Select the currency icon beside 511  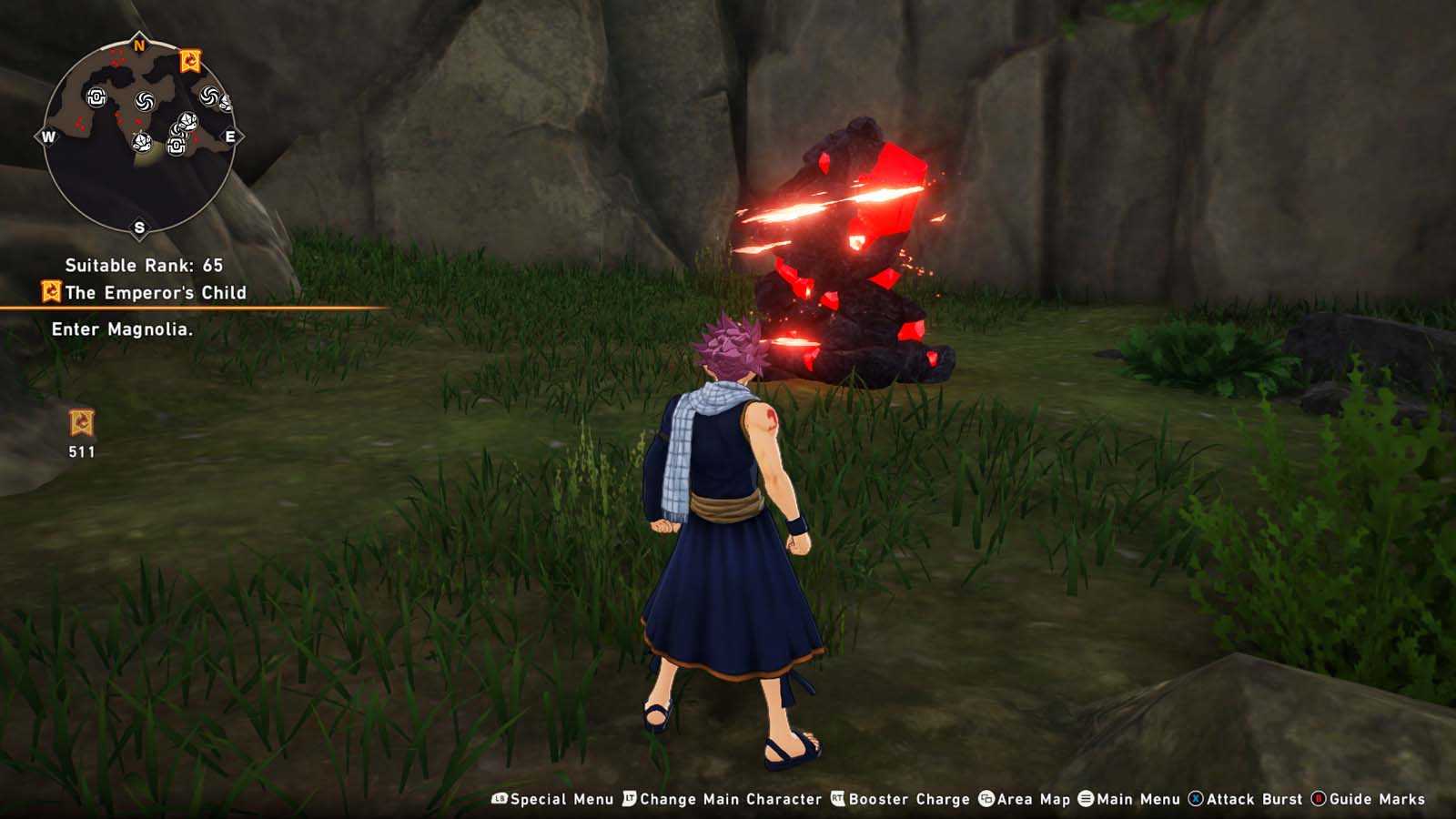coord(80,421)
